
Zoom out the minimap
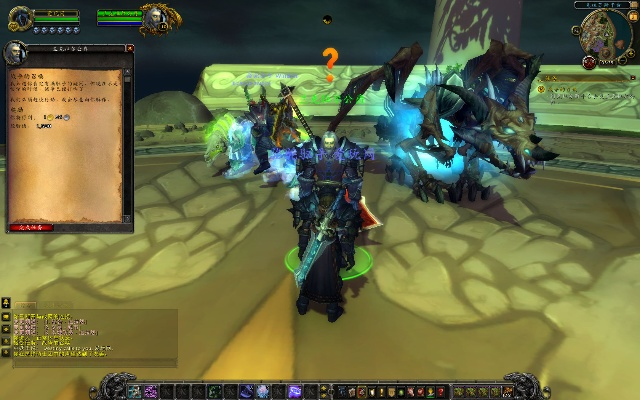[621, 59]
